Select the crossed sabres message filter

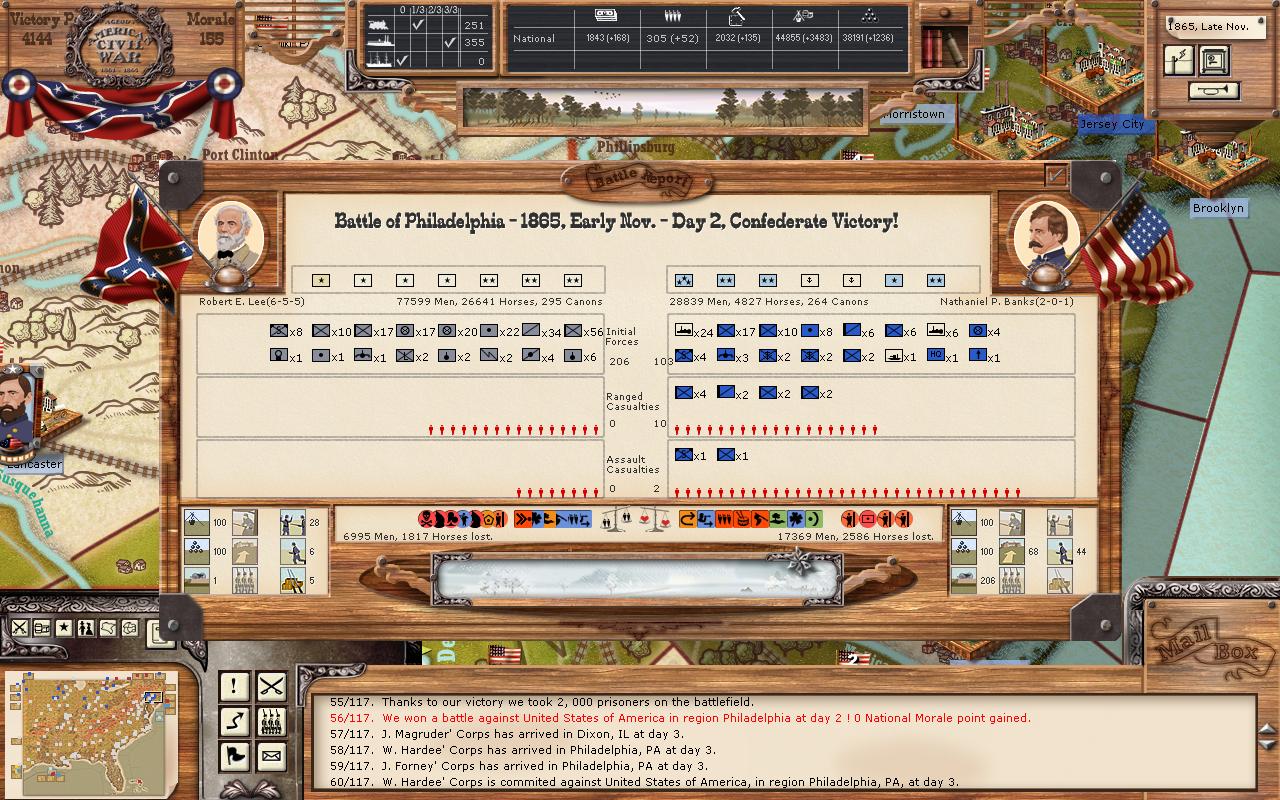point(271,686)
